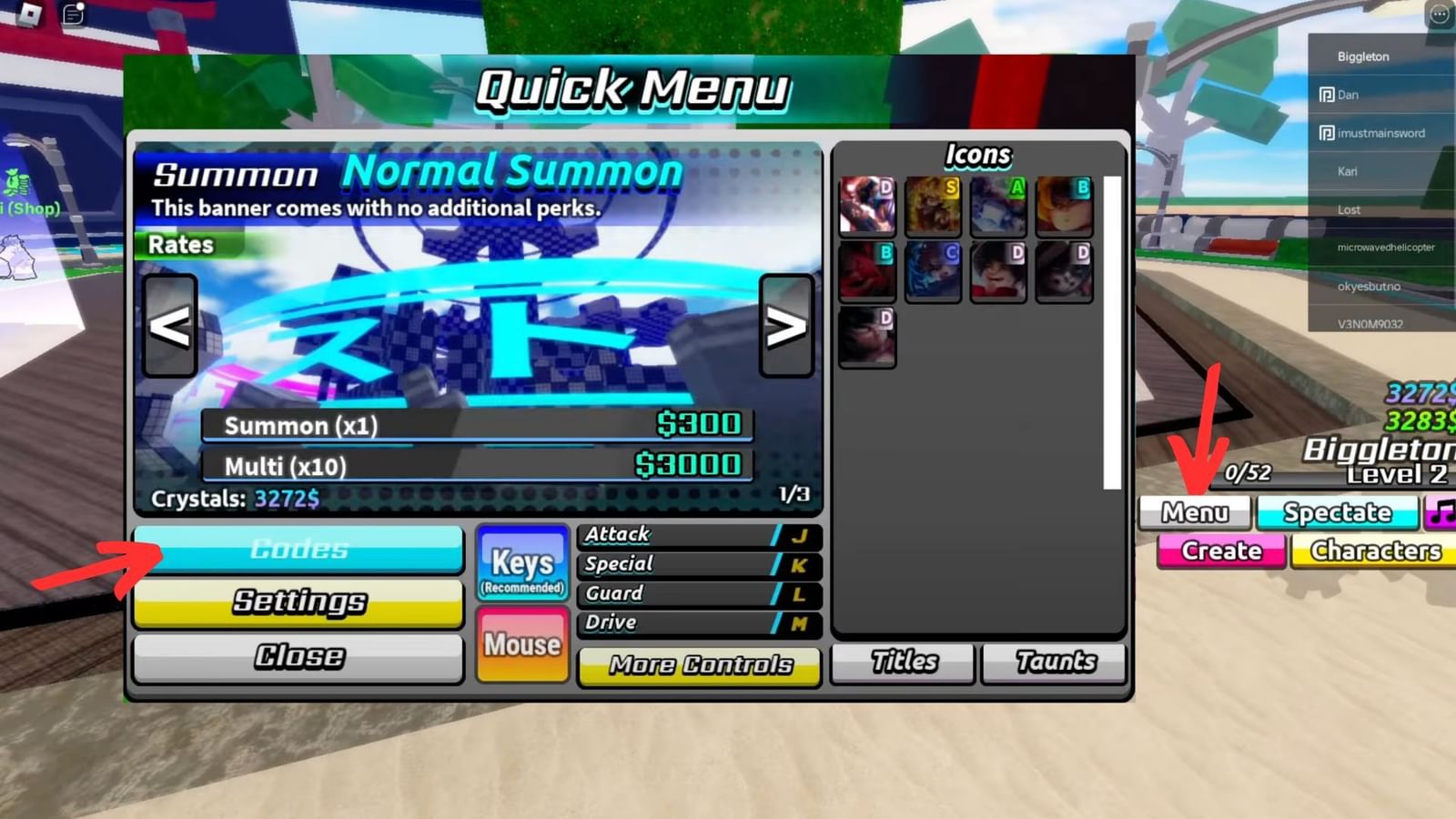Screen dimensions: 1456x819
Task: Open the Characters screen
Action: tap(1374, 551)
